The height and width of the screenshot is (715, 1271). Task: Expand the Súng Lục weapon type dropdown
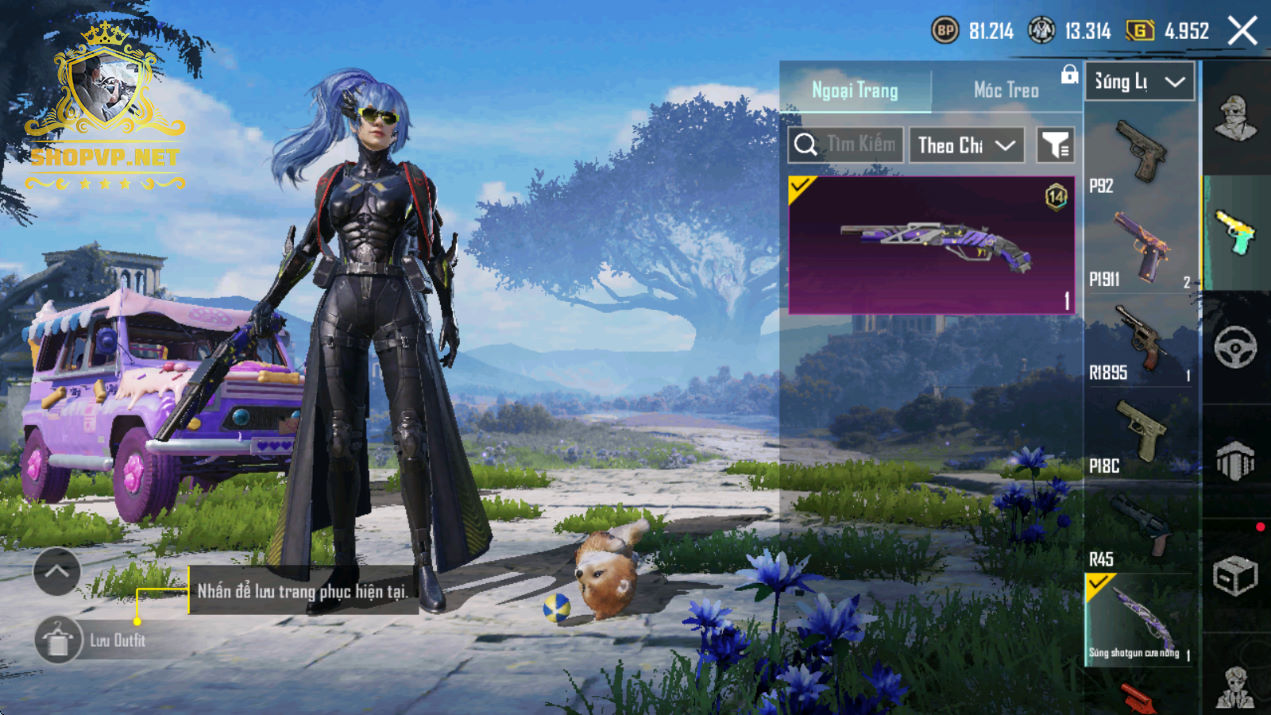coord(1139,82)
